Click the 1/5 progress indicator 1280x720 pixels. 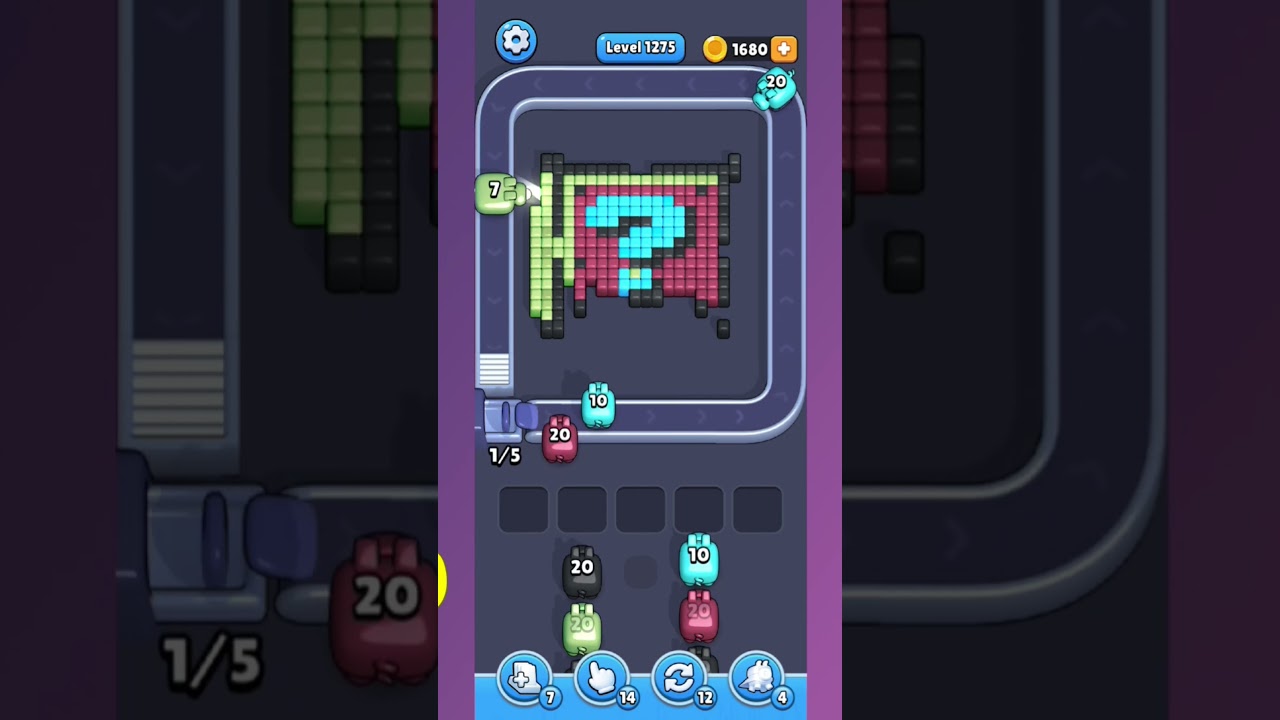[x=503, y=455]
